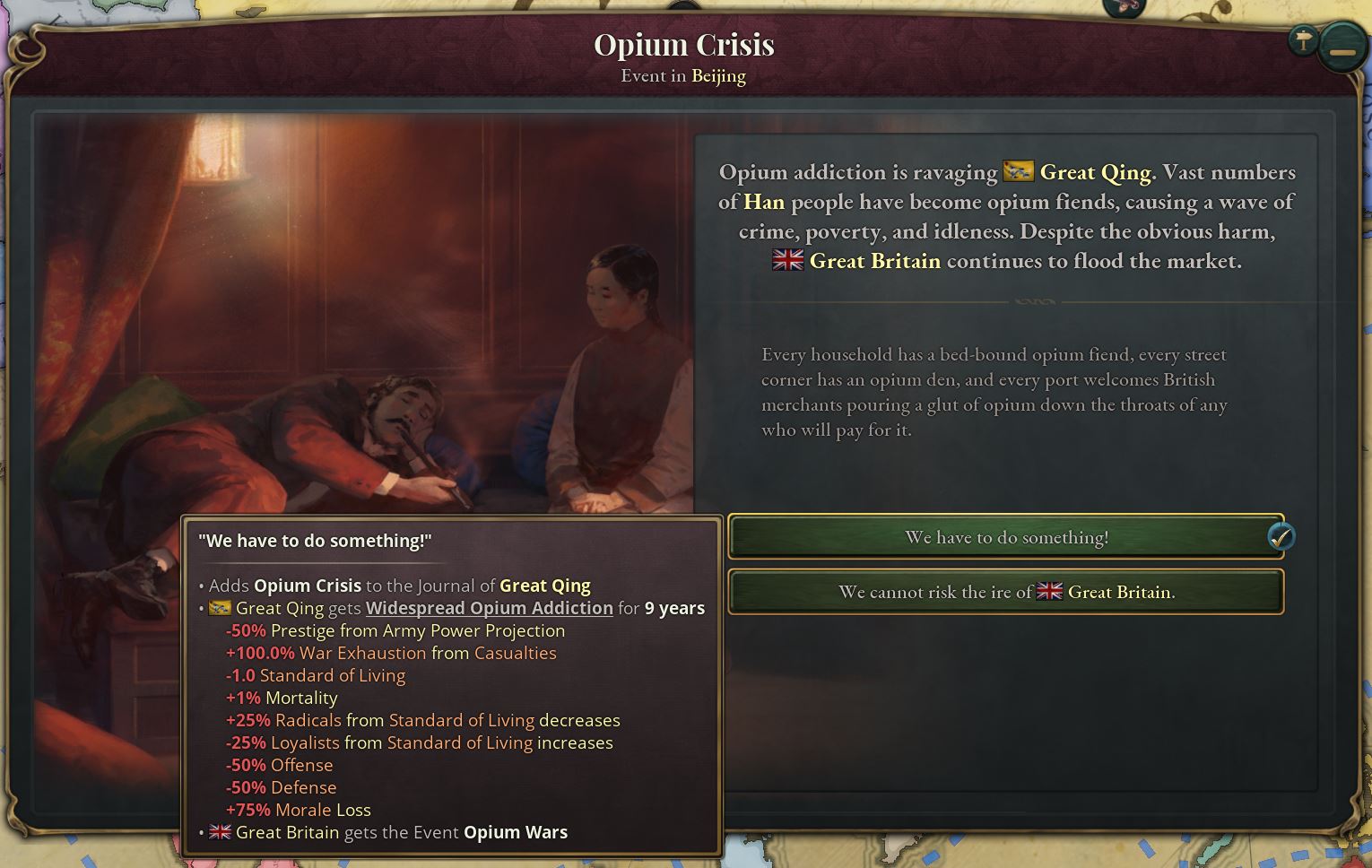Click the signpost guide icon at top right

pyautogui.click(x=1302, y=40)
